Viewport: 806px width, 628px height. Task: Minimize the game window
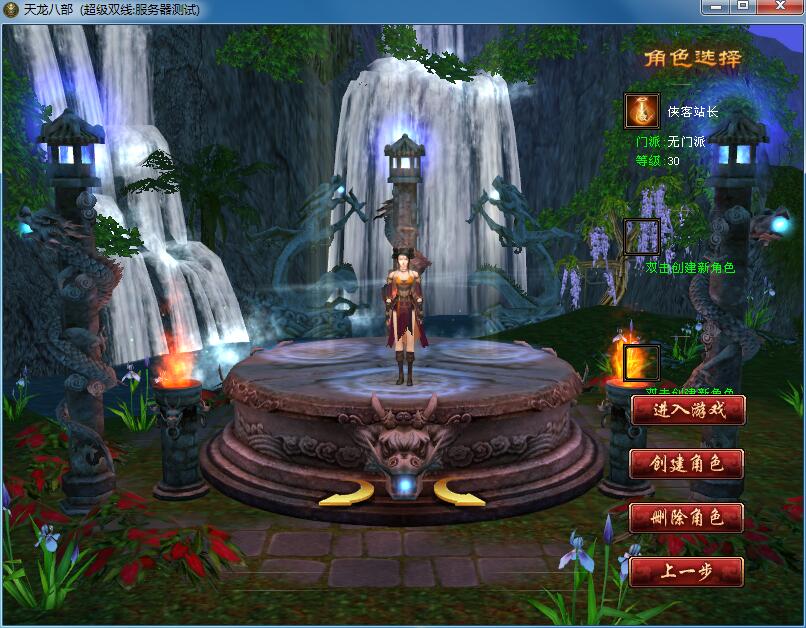point(714,7)
